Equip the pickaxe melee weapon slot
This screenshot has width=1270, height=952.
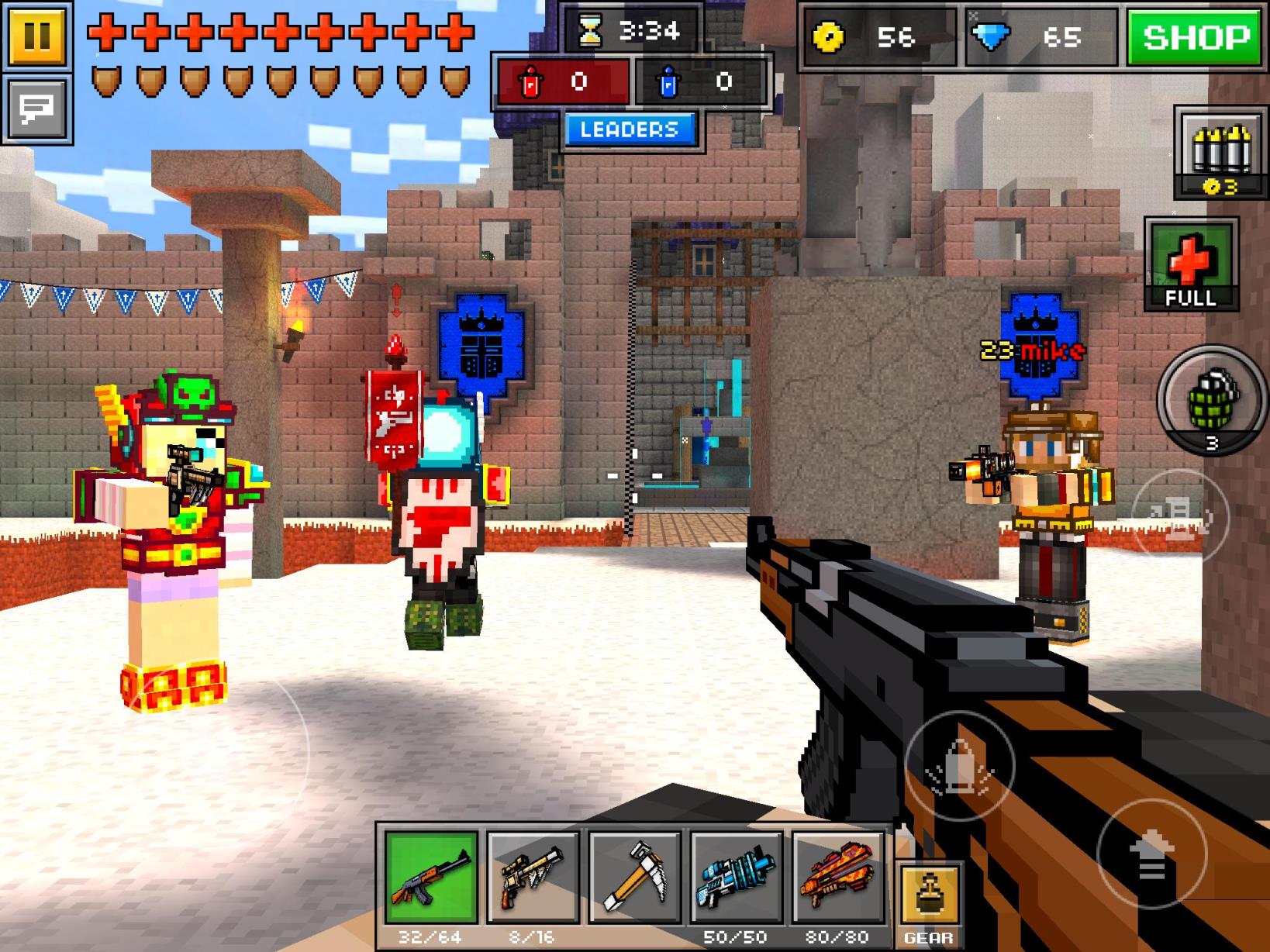(x=634, y=878)
